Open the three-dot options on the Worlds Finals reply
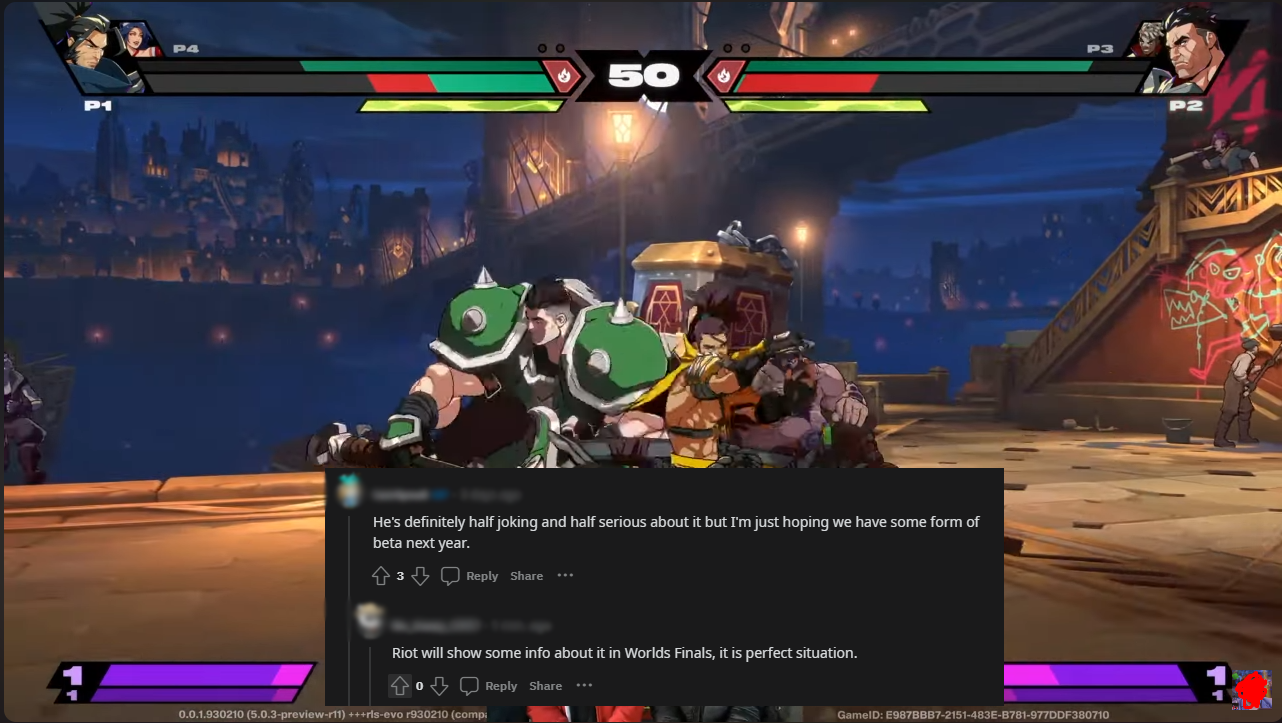The image size is (1282, 723). click(x=584, y=685)
